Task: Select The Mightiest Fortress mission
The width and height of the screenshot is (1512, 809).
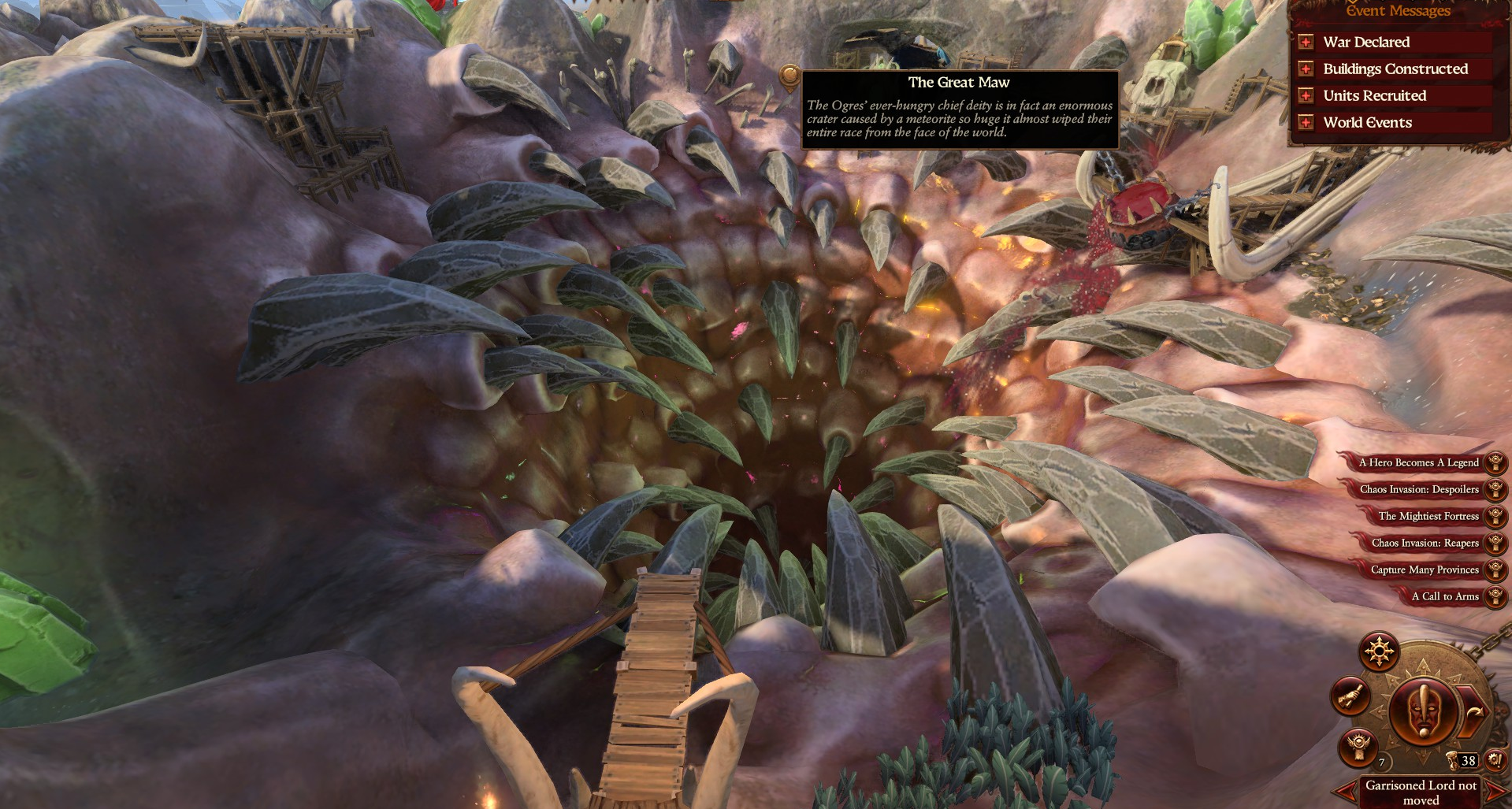Action: pyautogui.click(x=1428, y=516)
